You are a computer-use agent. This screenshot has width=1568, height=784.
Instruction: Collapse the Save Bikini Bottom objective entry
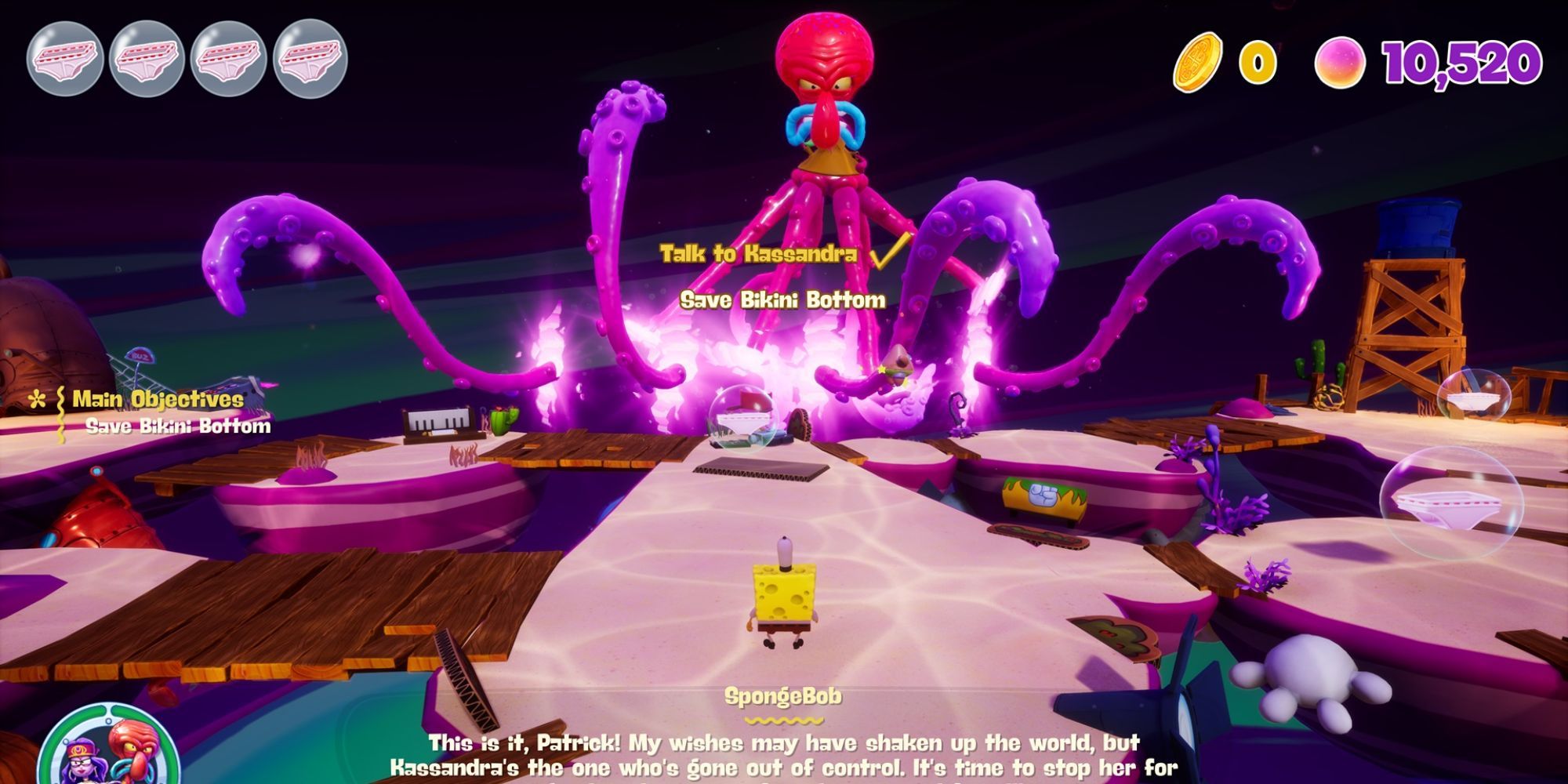coord(179,429)
